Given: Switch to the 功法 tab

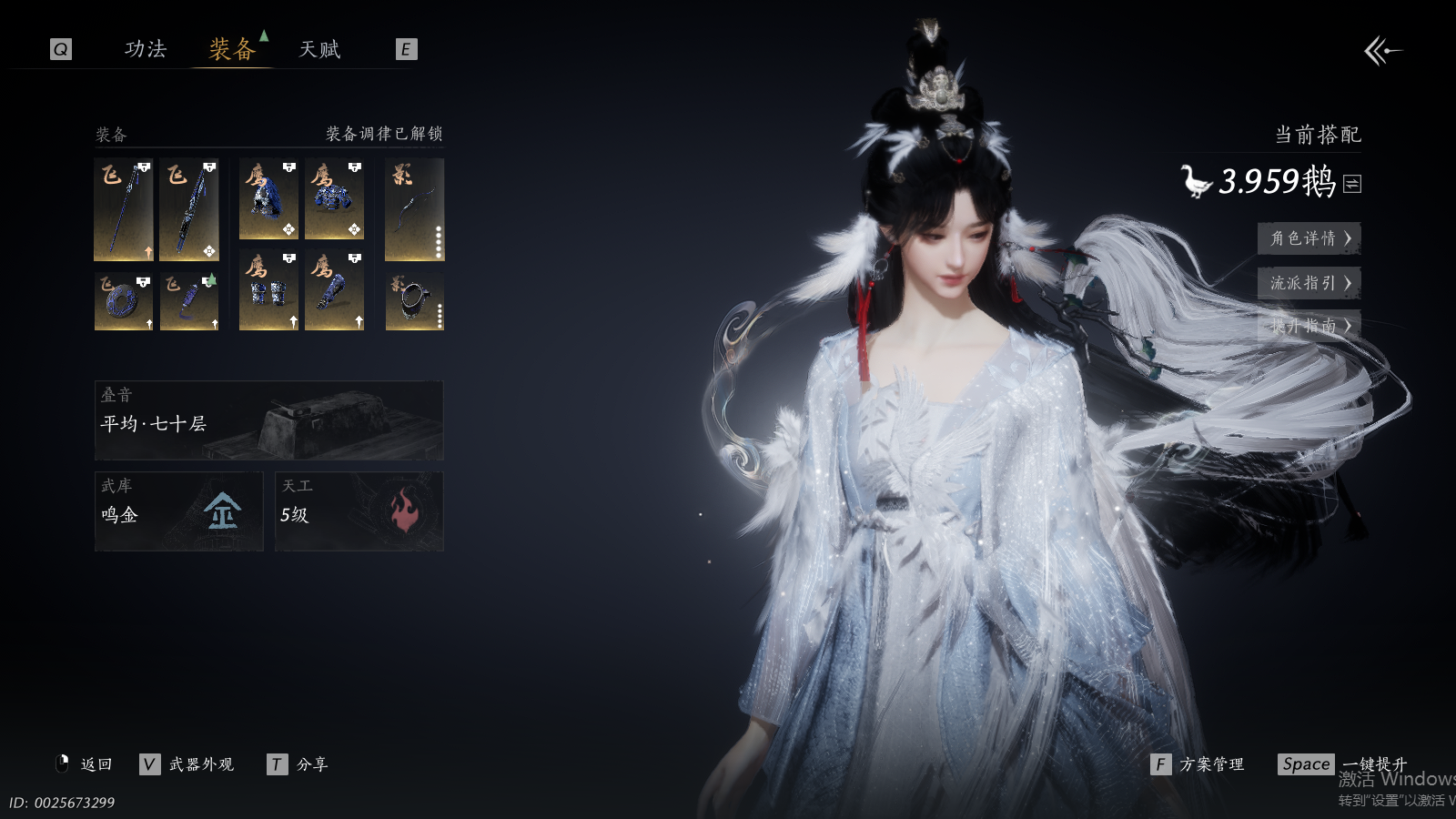Looking at the screenshot, I should click(146, 49).
